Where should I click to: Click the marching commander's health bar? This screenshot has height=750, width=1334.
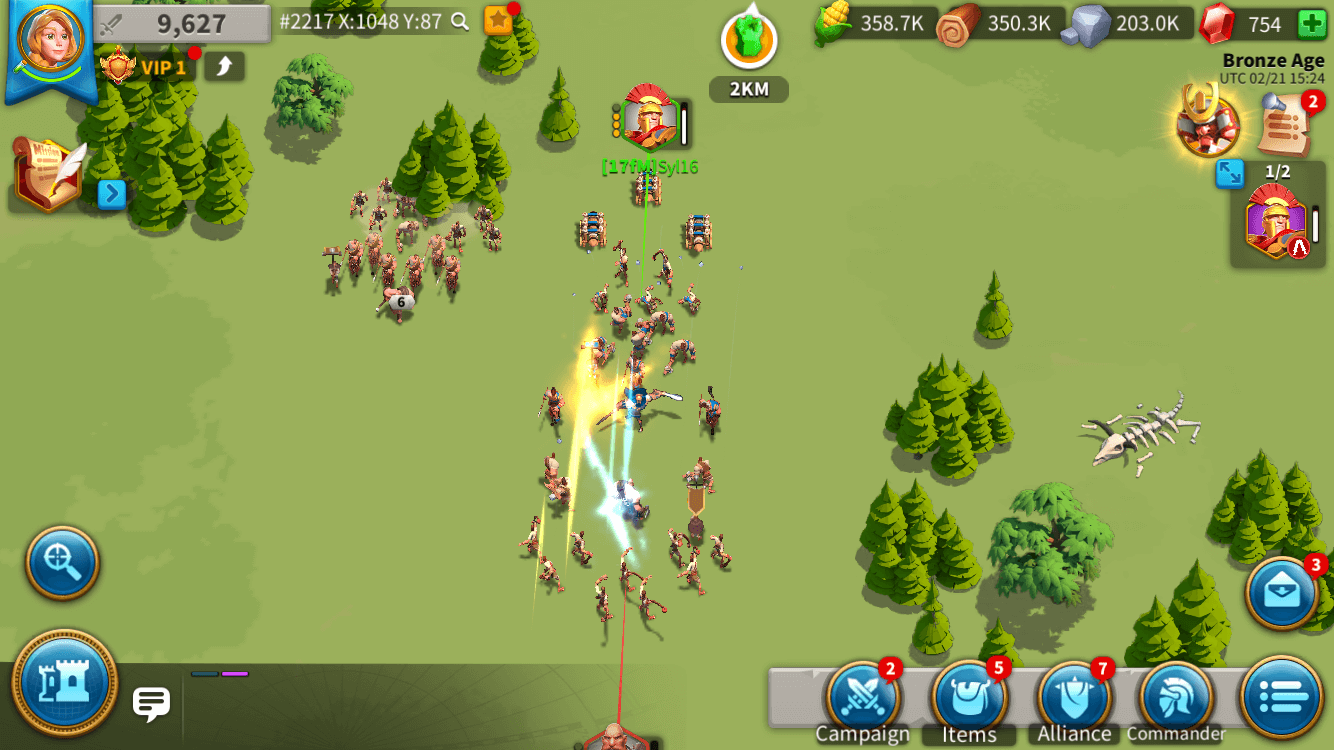(684, 124)
